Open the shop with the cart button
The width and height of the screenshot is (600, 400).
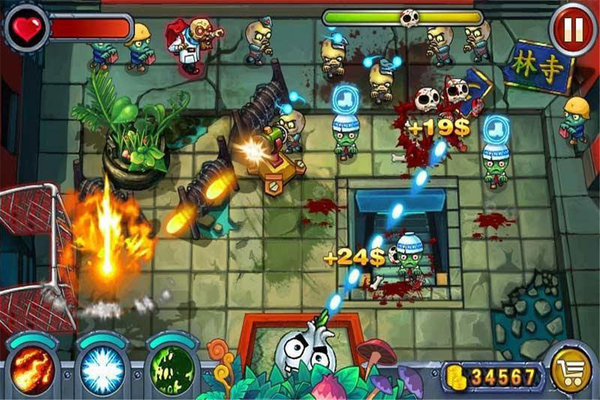click(571, 371)
